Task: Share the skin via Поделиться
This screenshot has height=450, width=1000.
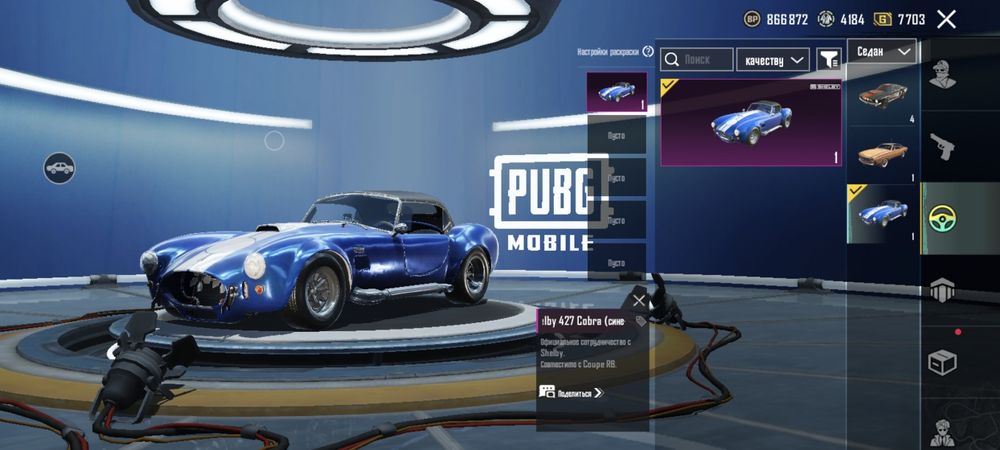Action: (x=572, y=393)
